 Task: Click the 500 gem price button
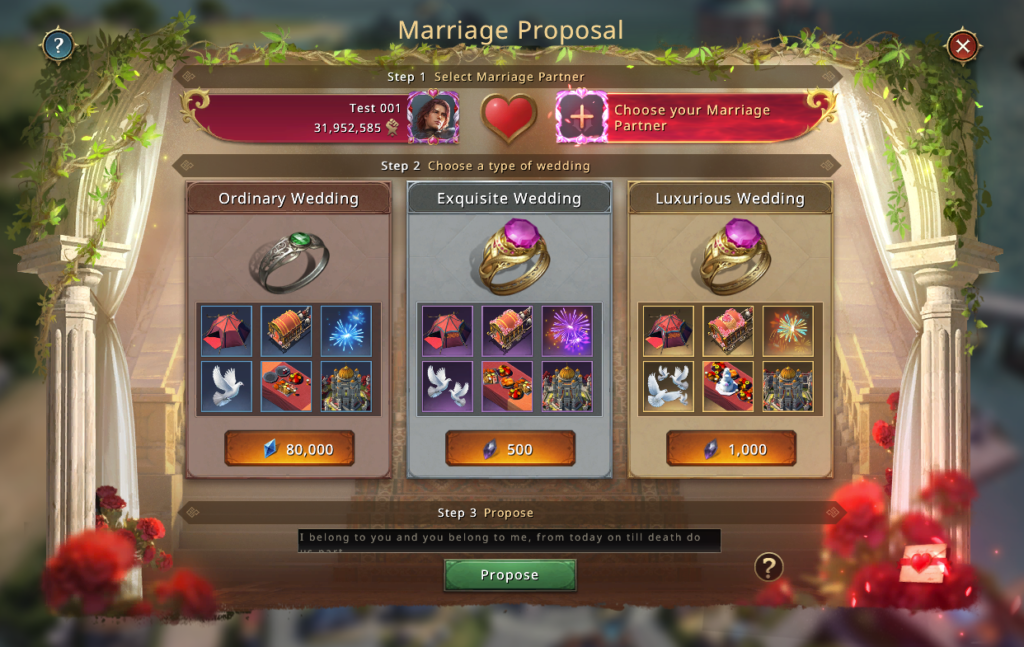pyautogui.click(x=509, y=449)
